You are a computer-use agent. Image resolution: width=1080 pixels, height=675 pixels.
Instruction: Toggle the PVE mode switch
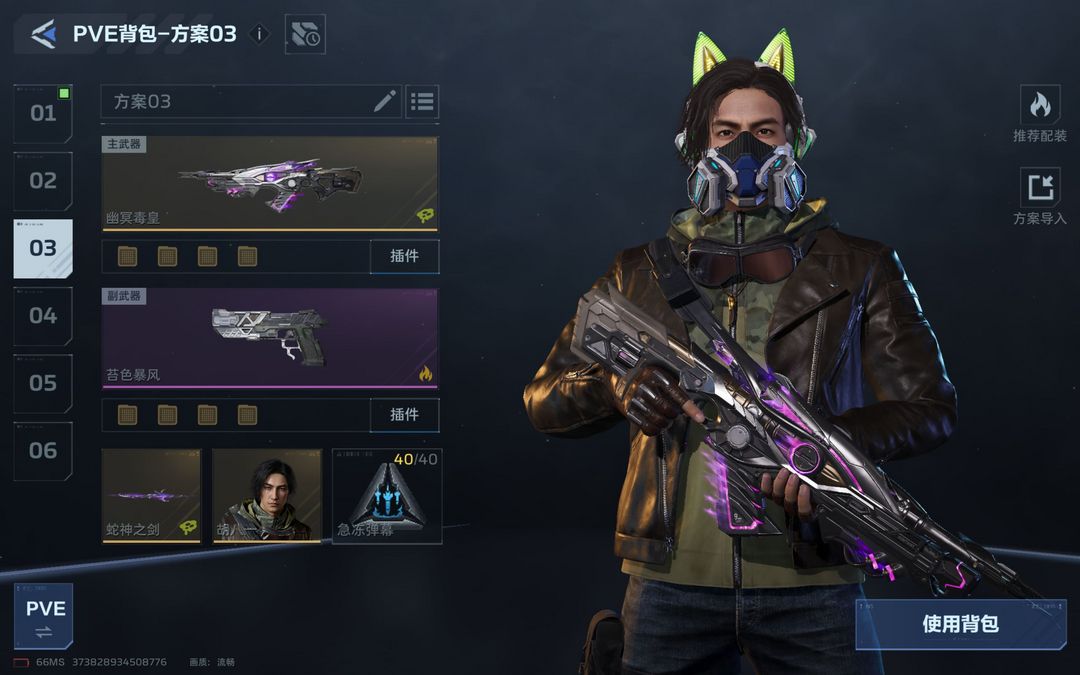43,616
